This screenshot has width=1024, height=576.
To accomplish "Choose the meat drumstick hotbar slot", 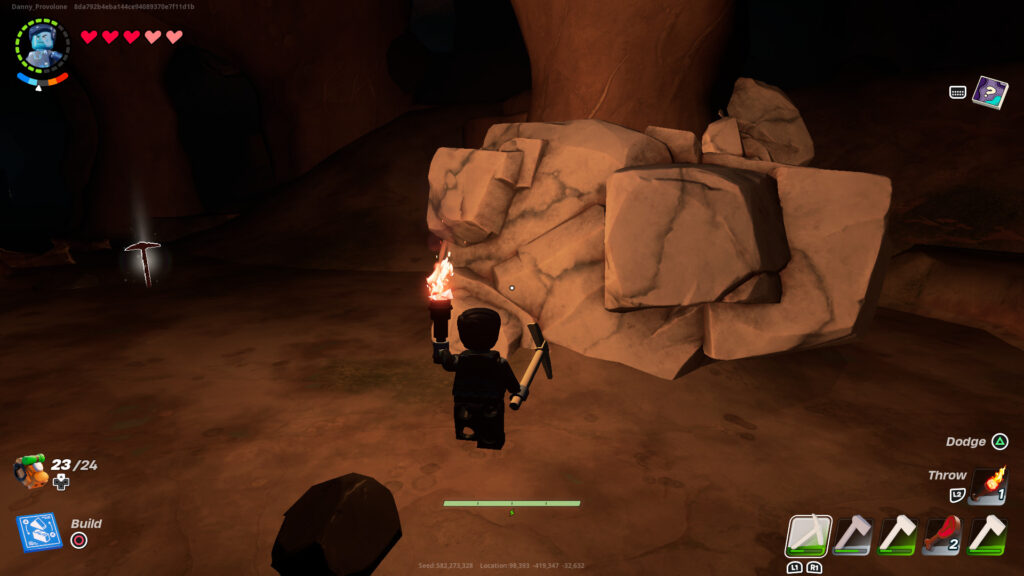I will tap(942, 535).
